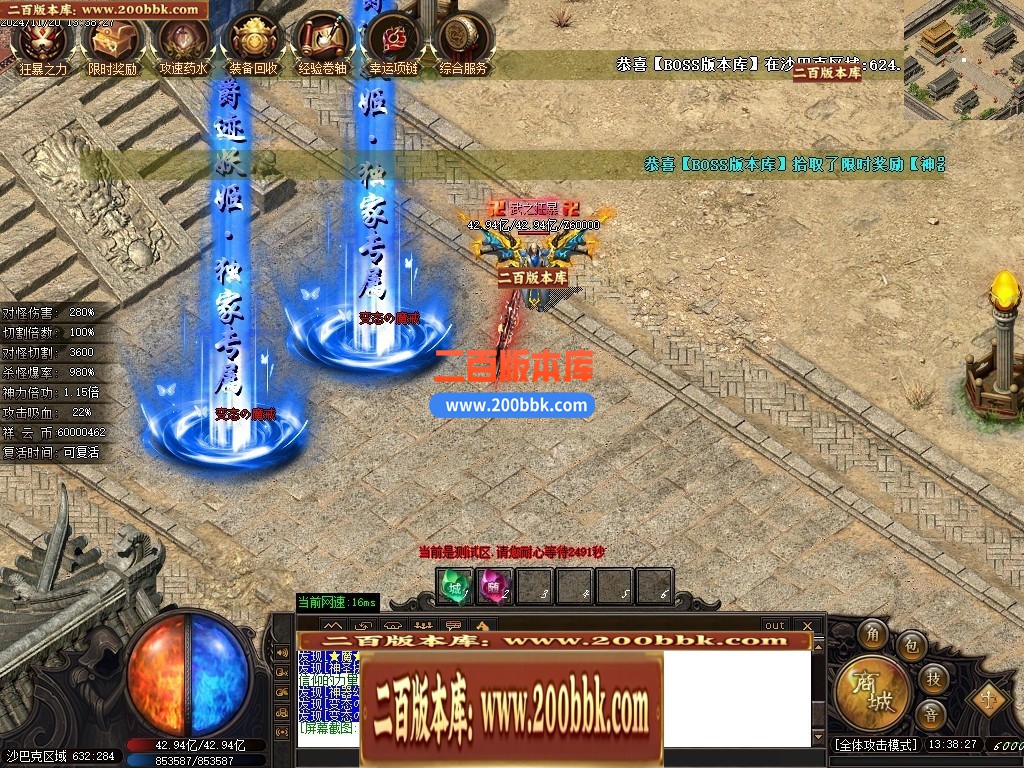Use the green 城 town stone in slot 1
The image size is (1024, 768).
[x=455, y=587]
